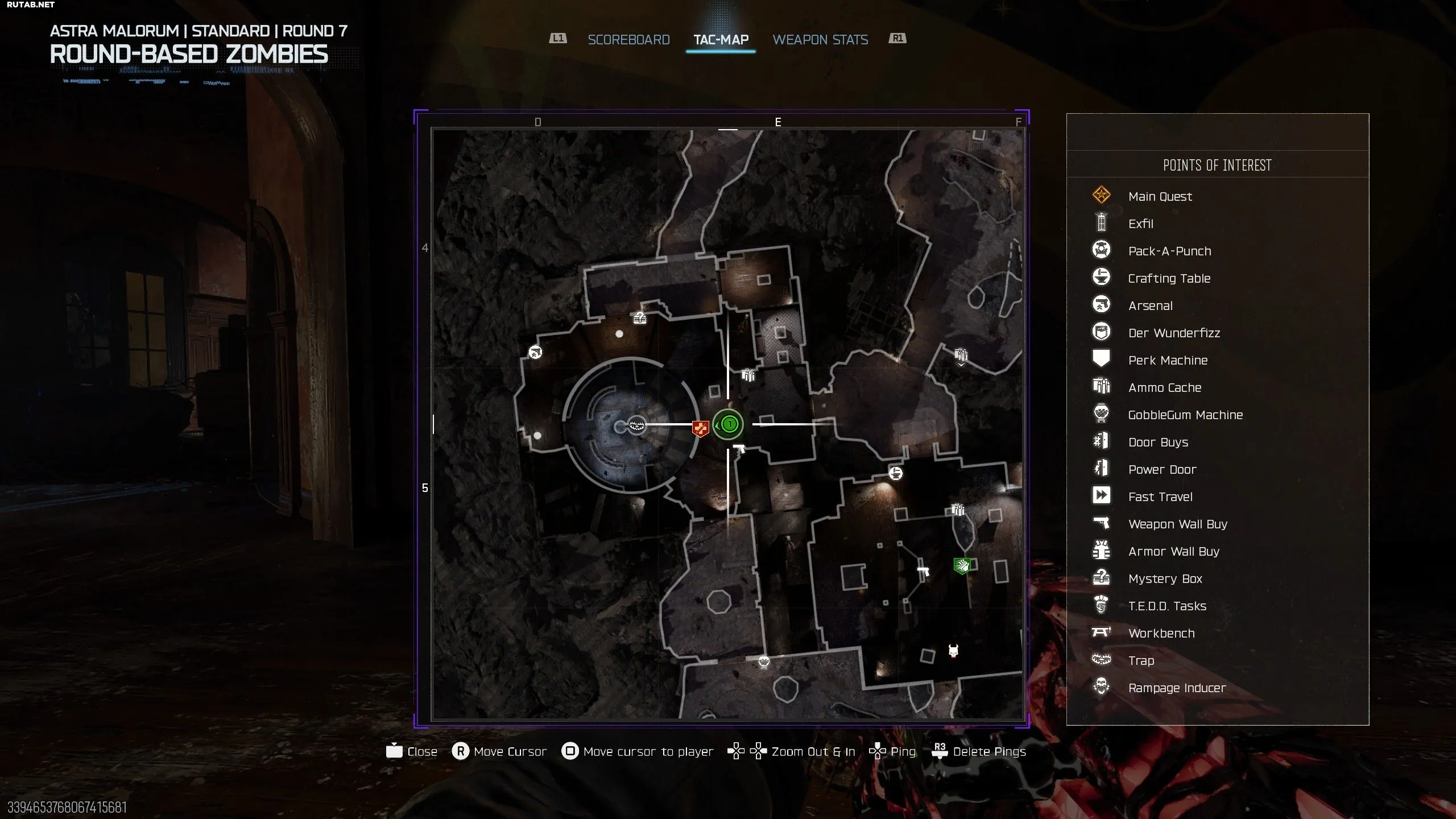Click the Trap marker in the circular room
1456x819 pixels.
tap(637, 424)
